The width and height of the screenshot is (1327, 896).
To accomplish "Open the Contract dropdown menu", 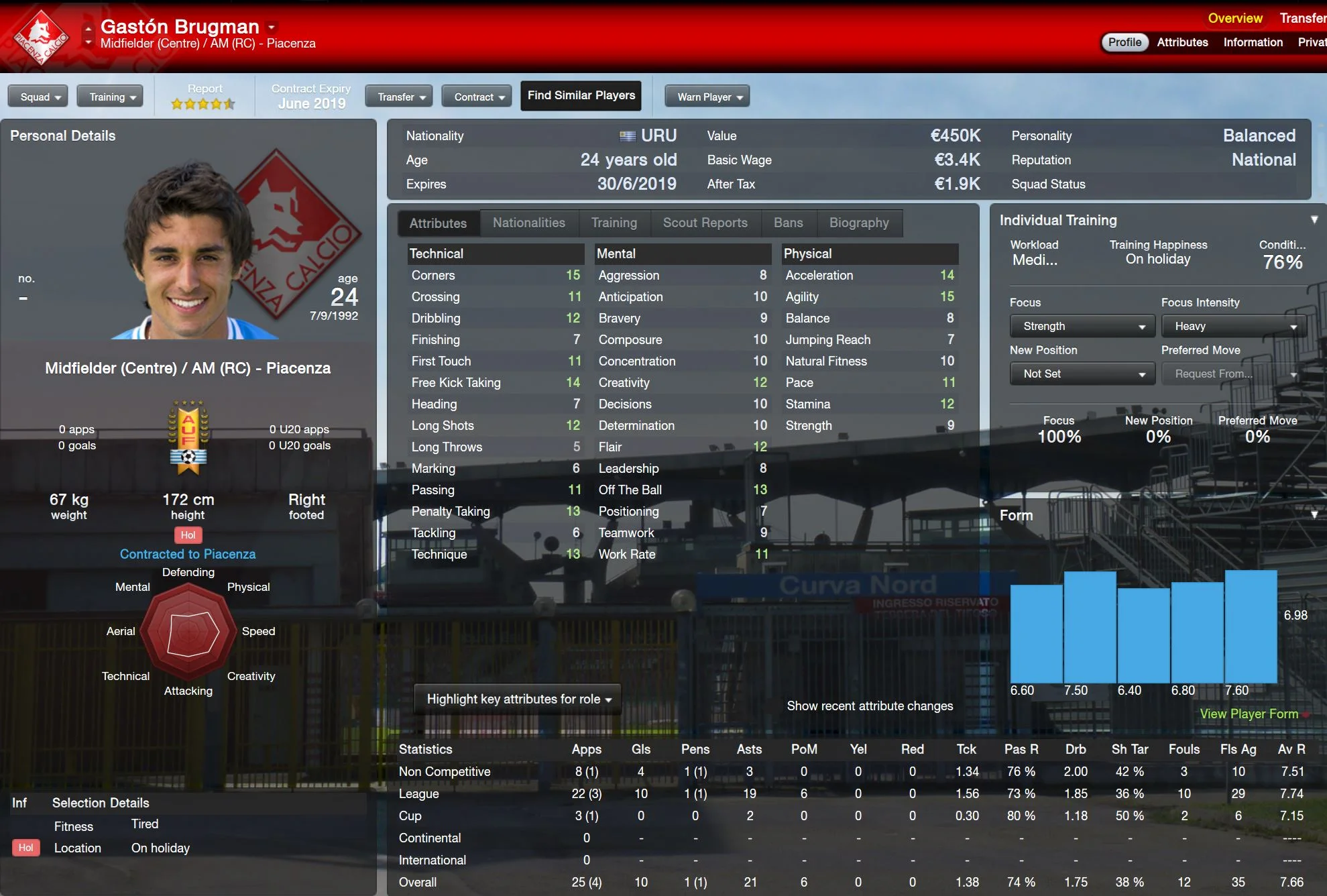I will point(477,97).
